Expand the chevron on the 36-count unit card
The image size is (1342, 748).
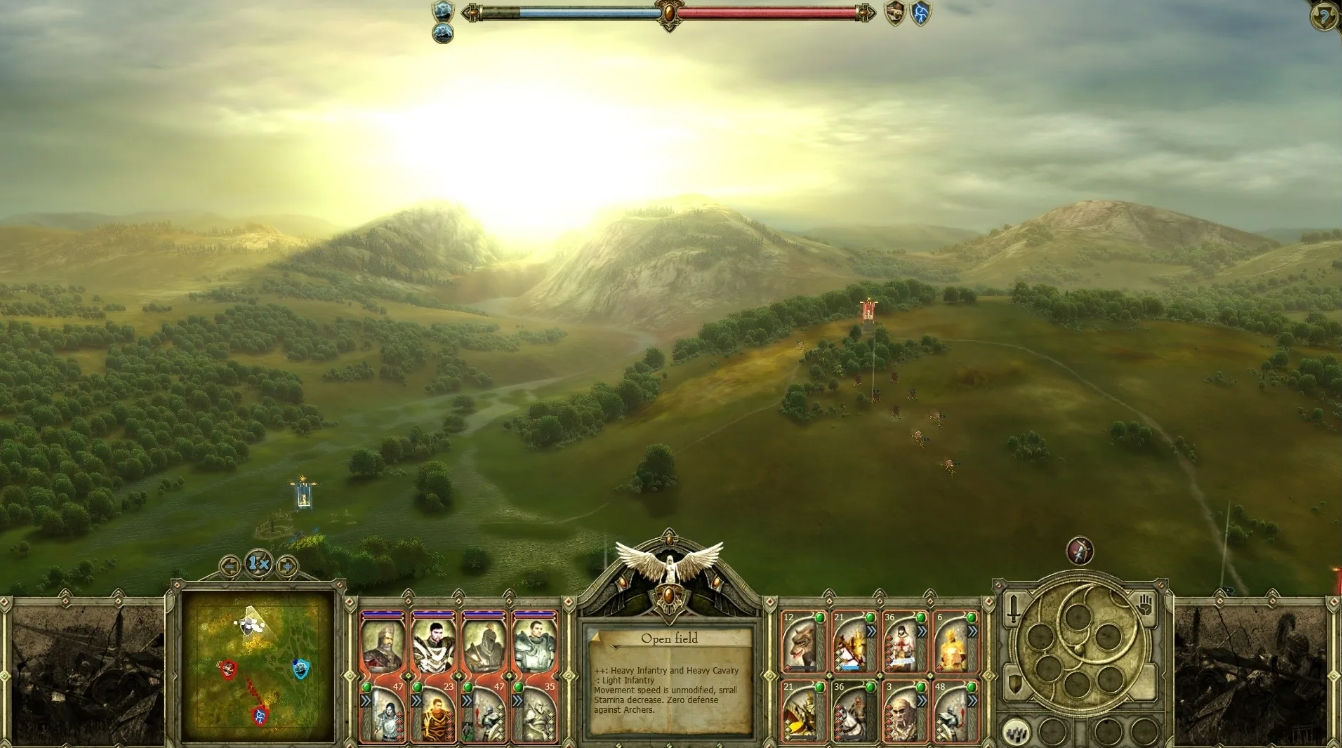pyautogui.click(x=921, y=631)
